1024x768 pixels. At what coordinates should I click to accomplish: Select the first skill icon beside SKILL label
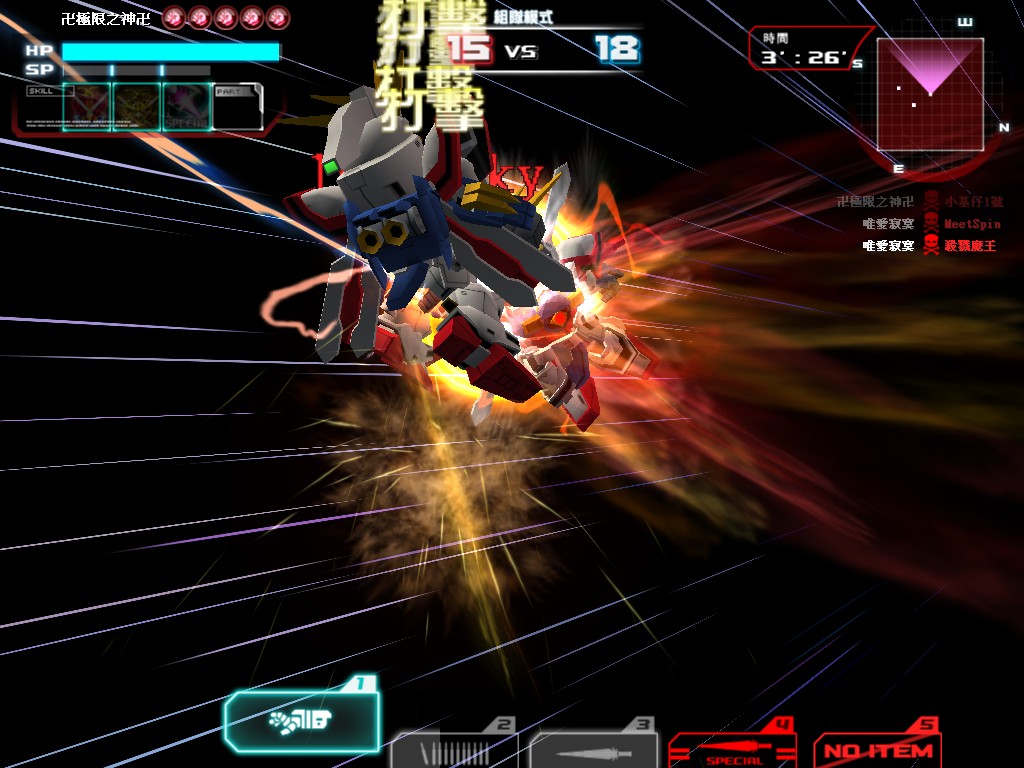click(87, 107)
